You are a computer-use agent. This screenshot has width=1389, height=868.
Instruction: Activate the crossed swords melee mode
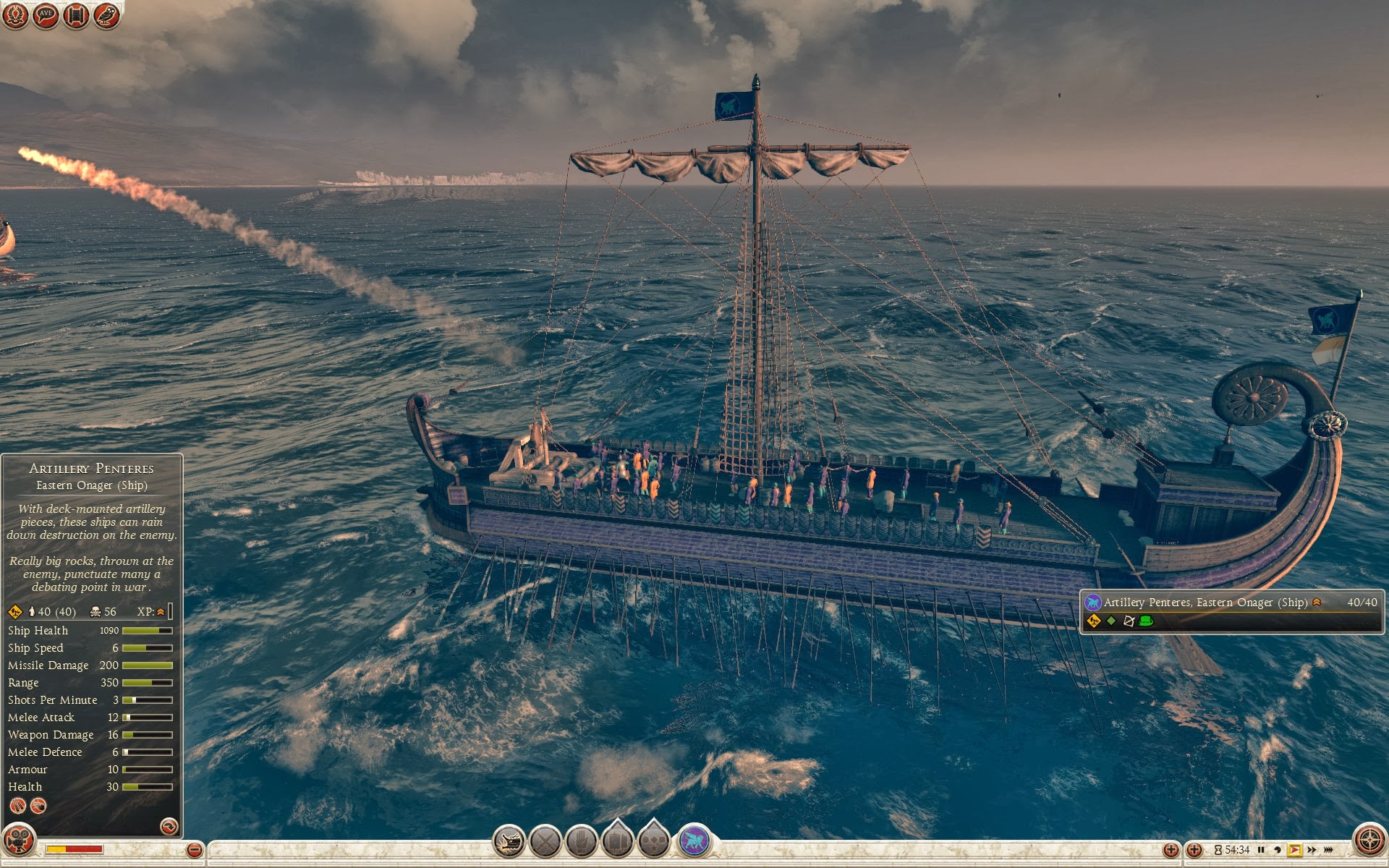pos(545,842)
